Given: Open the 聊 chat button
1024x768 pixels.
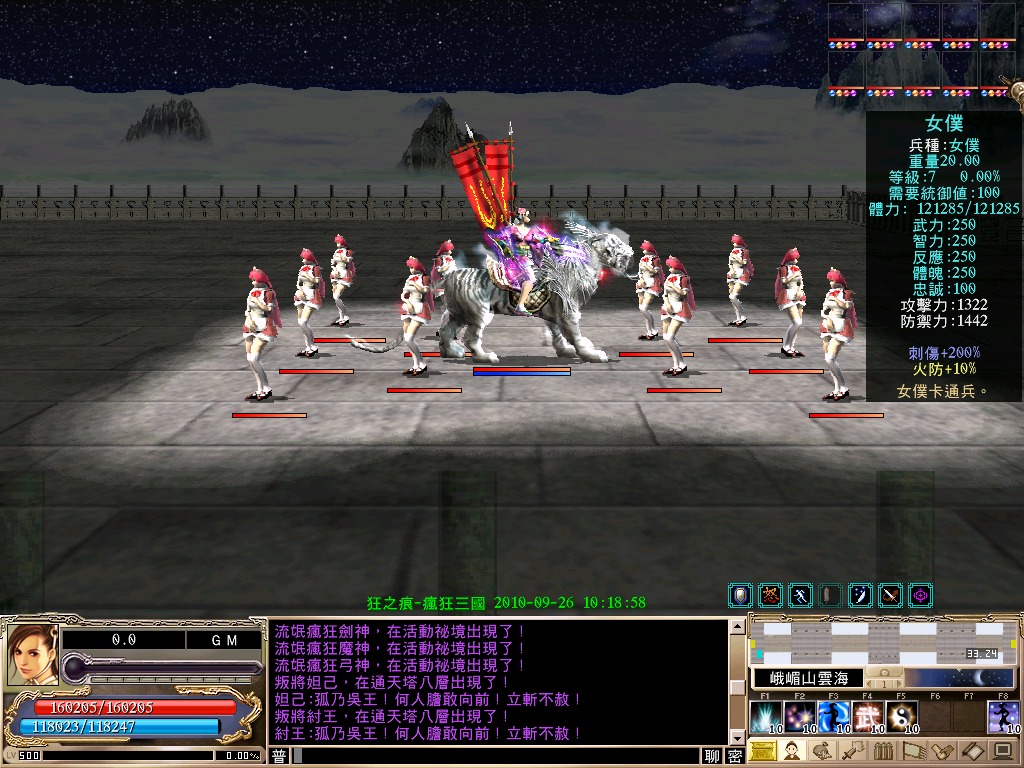Looking at the screenshot, I should tap(712, 756).
